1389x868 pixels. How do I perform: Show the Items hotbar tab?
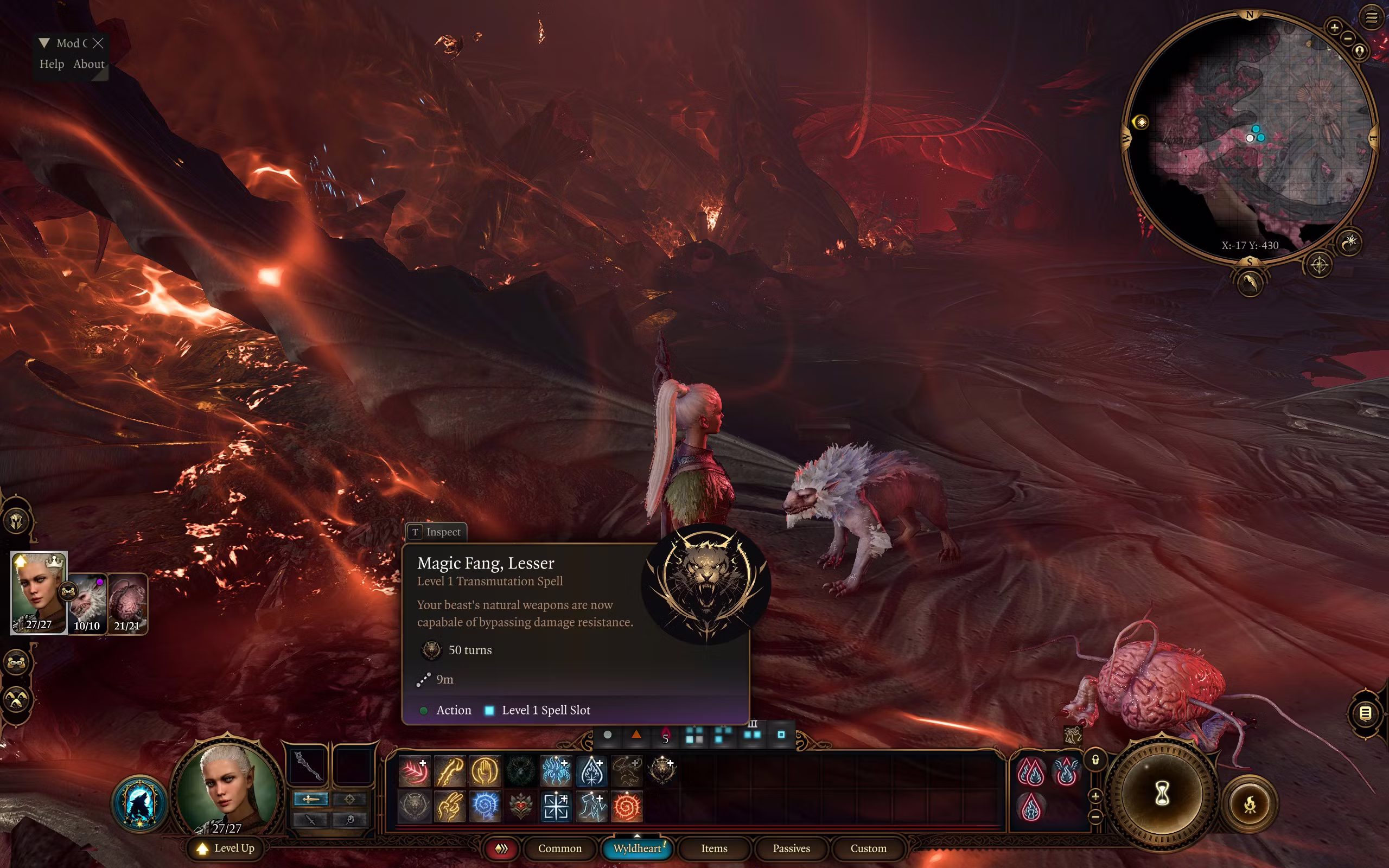coord(713,848)
